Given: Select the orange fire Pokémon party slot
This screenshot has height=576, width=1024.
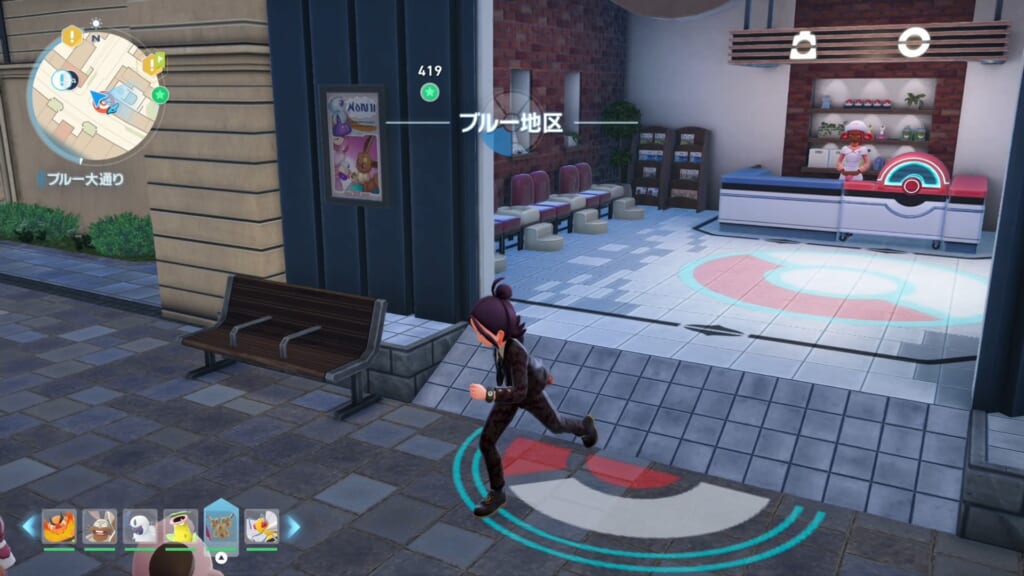Looking at the screenshot, I should coord(58,526).
